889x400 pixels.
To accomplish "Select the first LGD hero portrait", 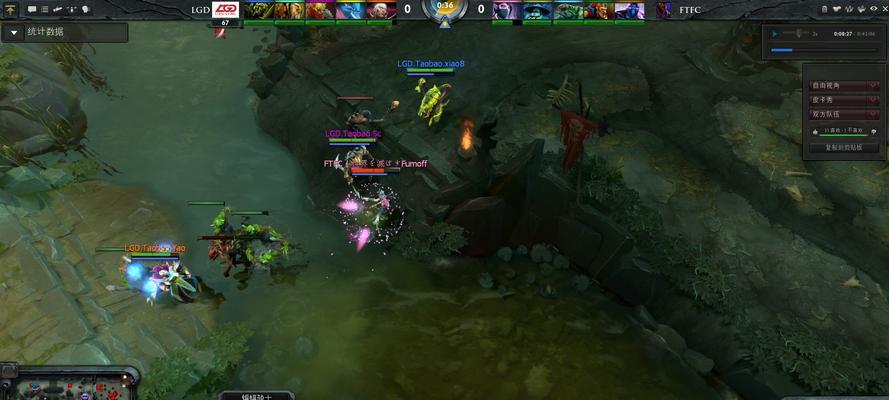I will tap(258, 11).
